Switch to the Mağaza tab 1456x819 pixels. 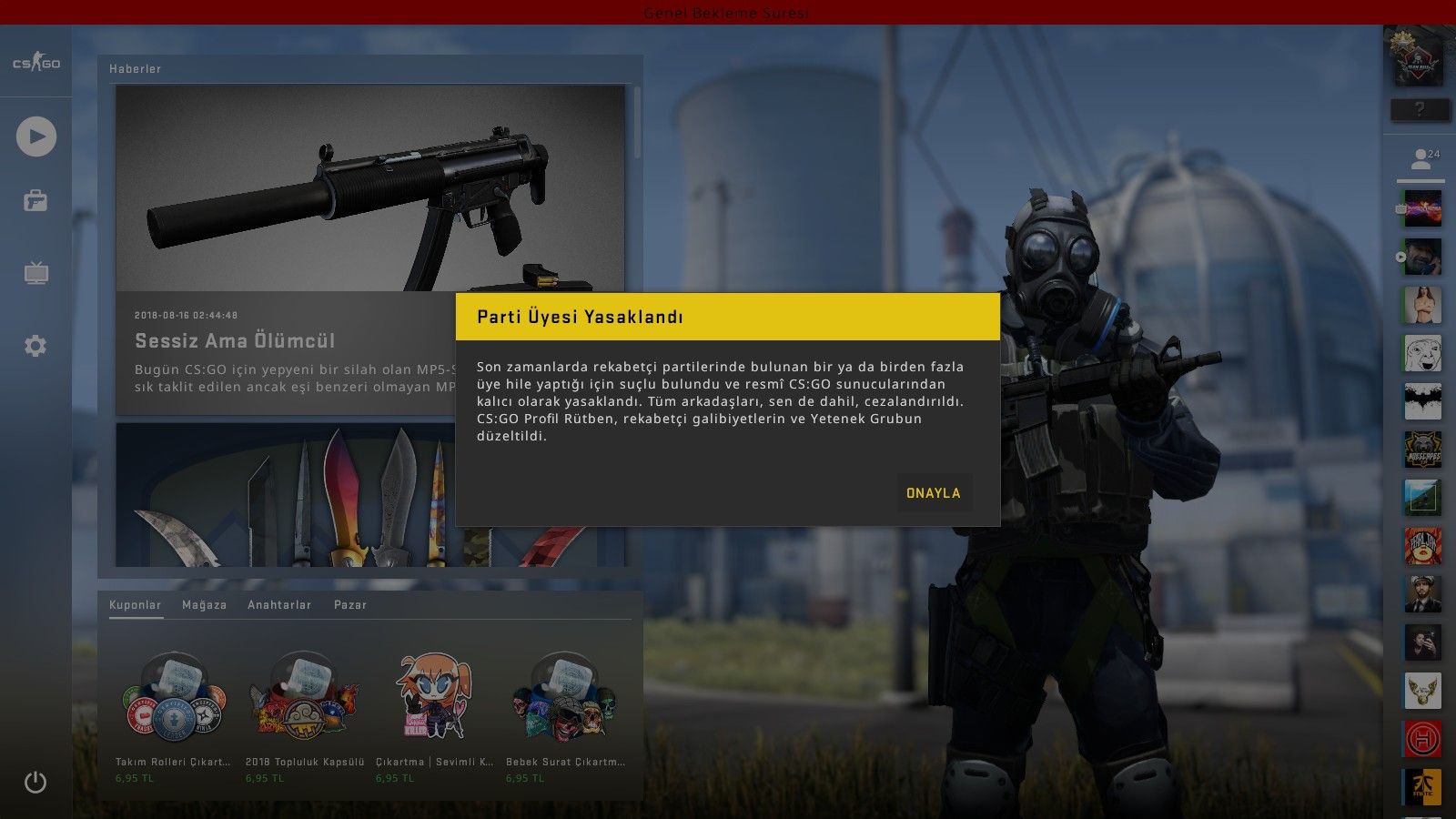(204, 605)
